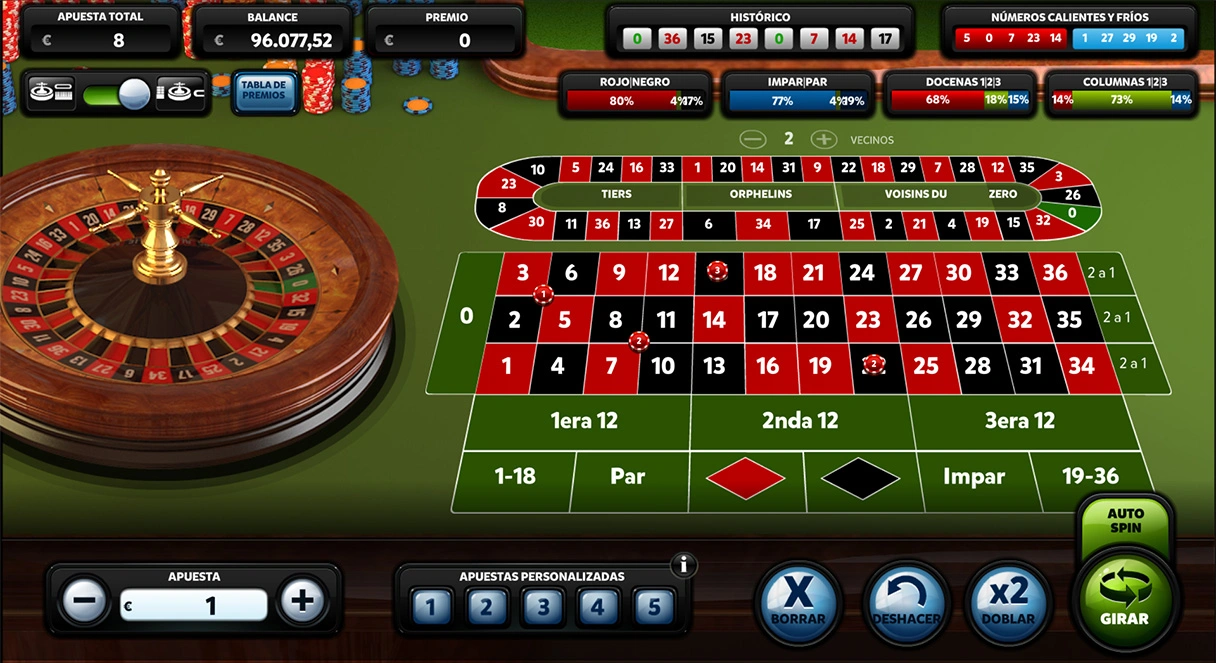This screenshot has height=663, width=1216.
Task: Choose the 19-36 high bet
Action: click(1091, 477)
